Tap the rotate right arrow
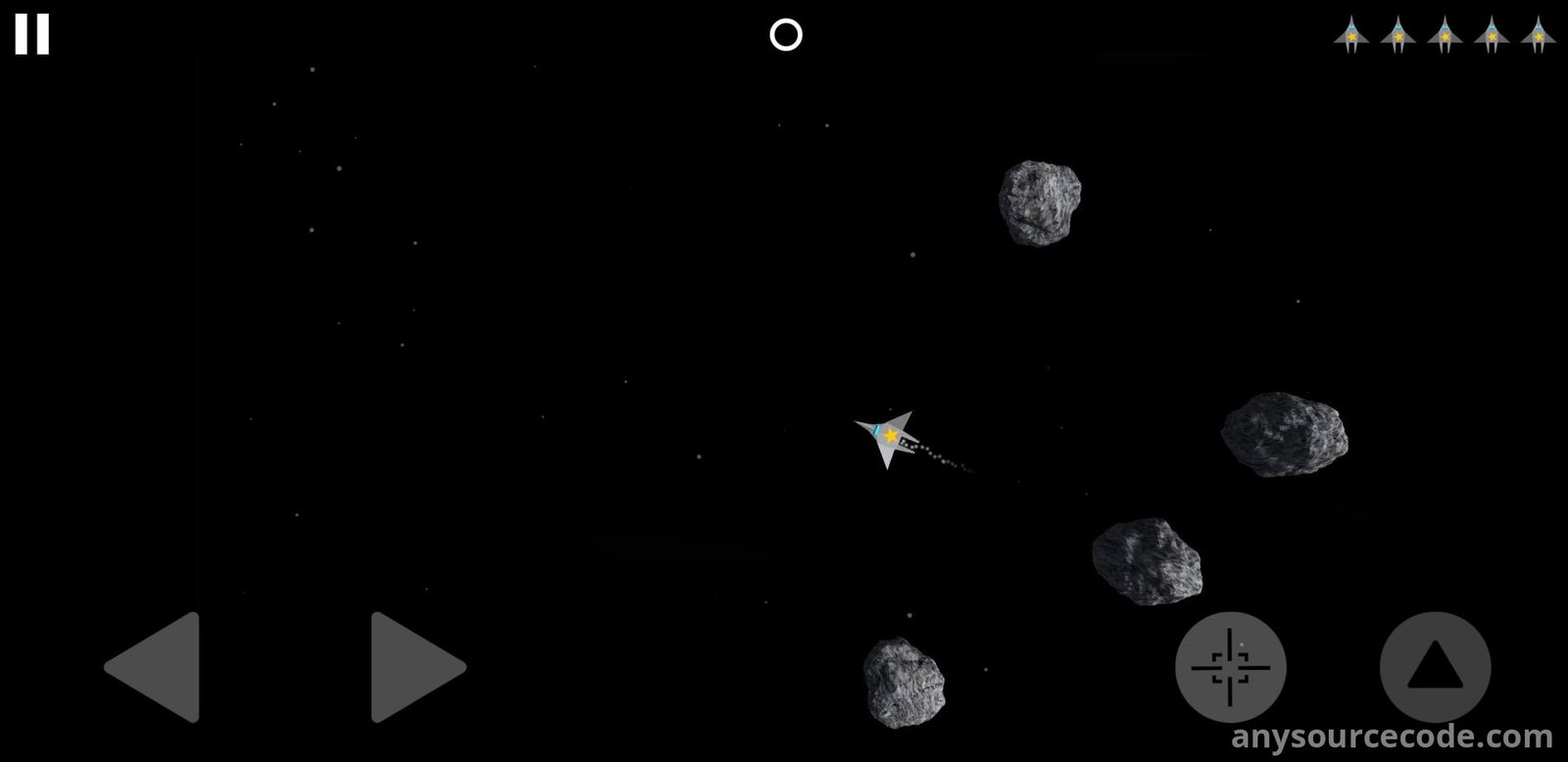 (x=414, y=667)
